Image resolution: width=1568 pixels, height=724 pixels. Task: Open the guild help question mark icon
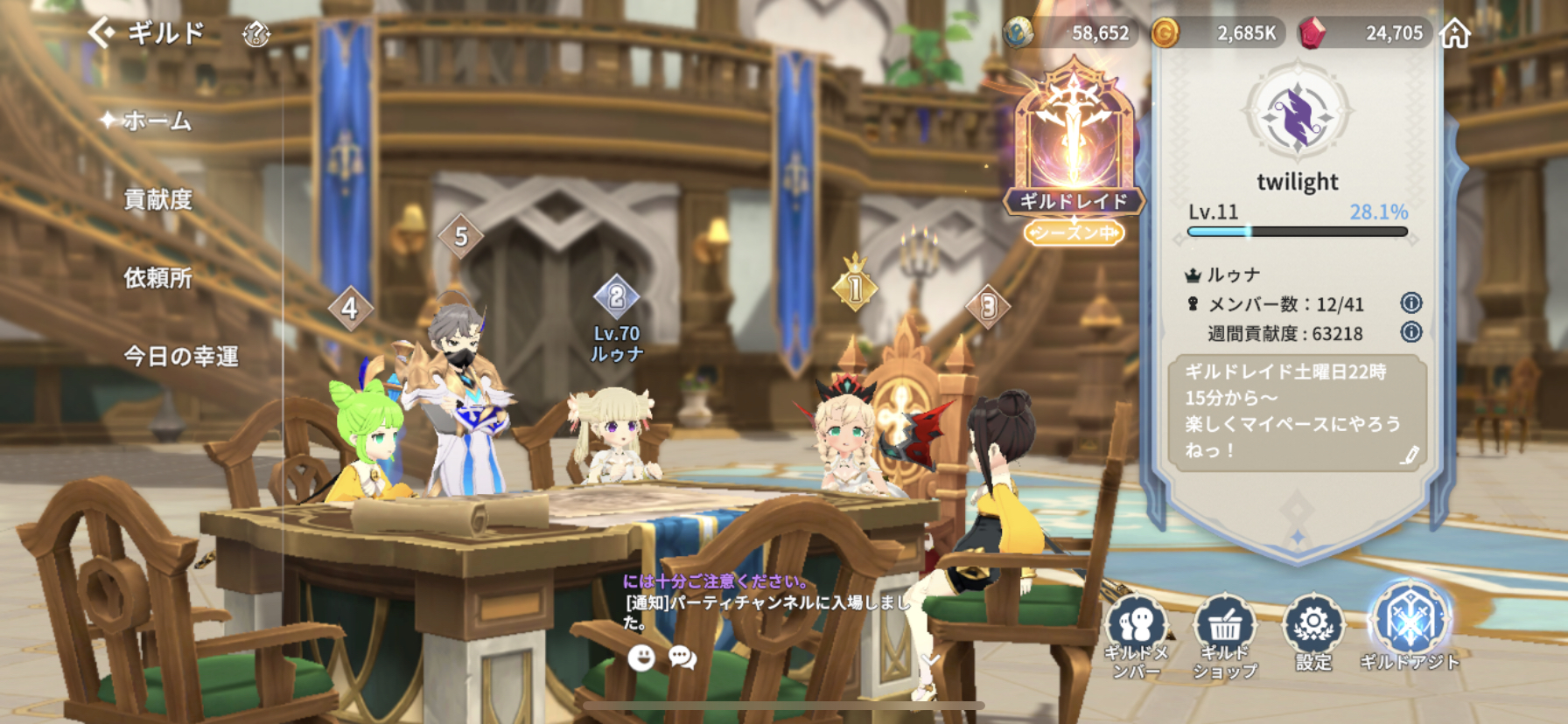point(255,34)
